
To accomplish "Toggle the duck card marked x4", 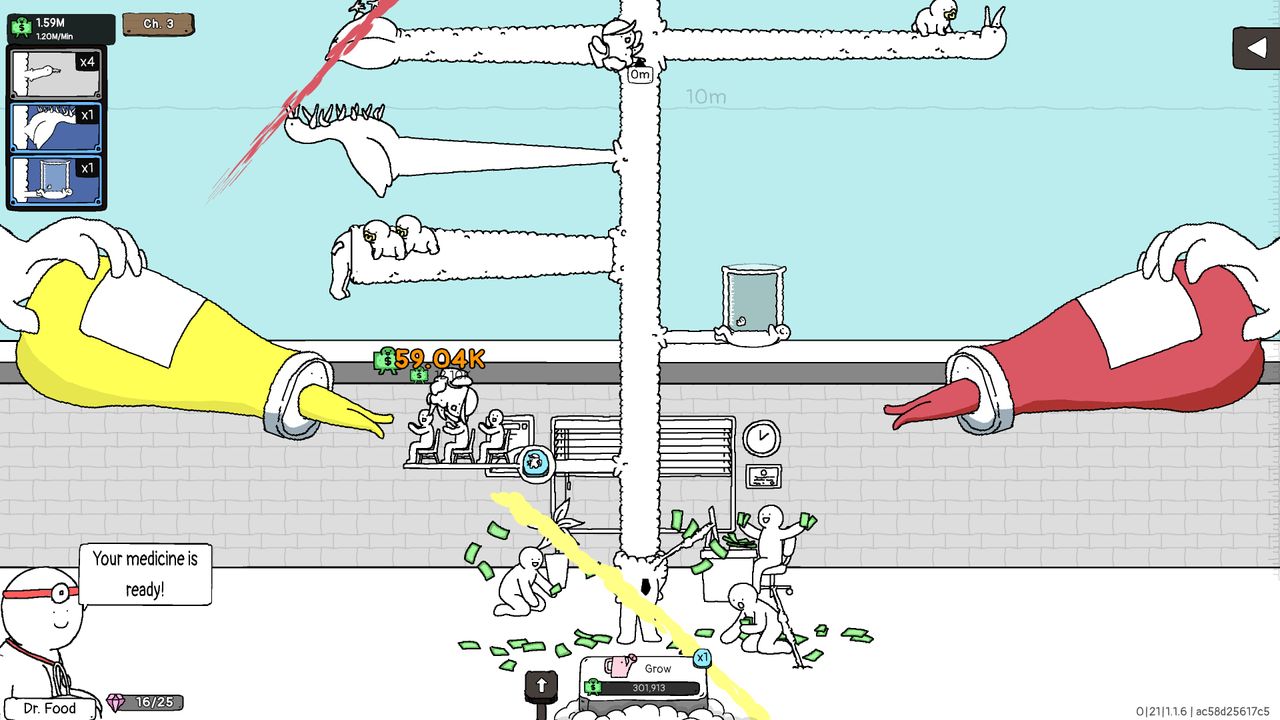I will (x=55, y=71).
